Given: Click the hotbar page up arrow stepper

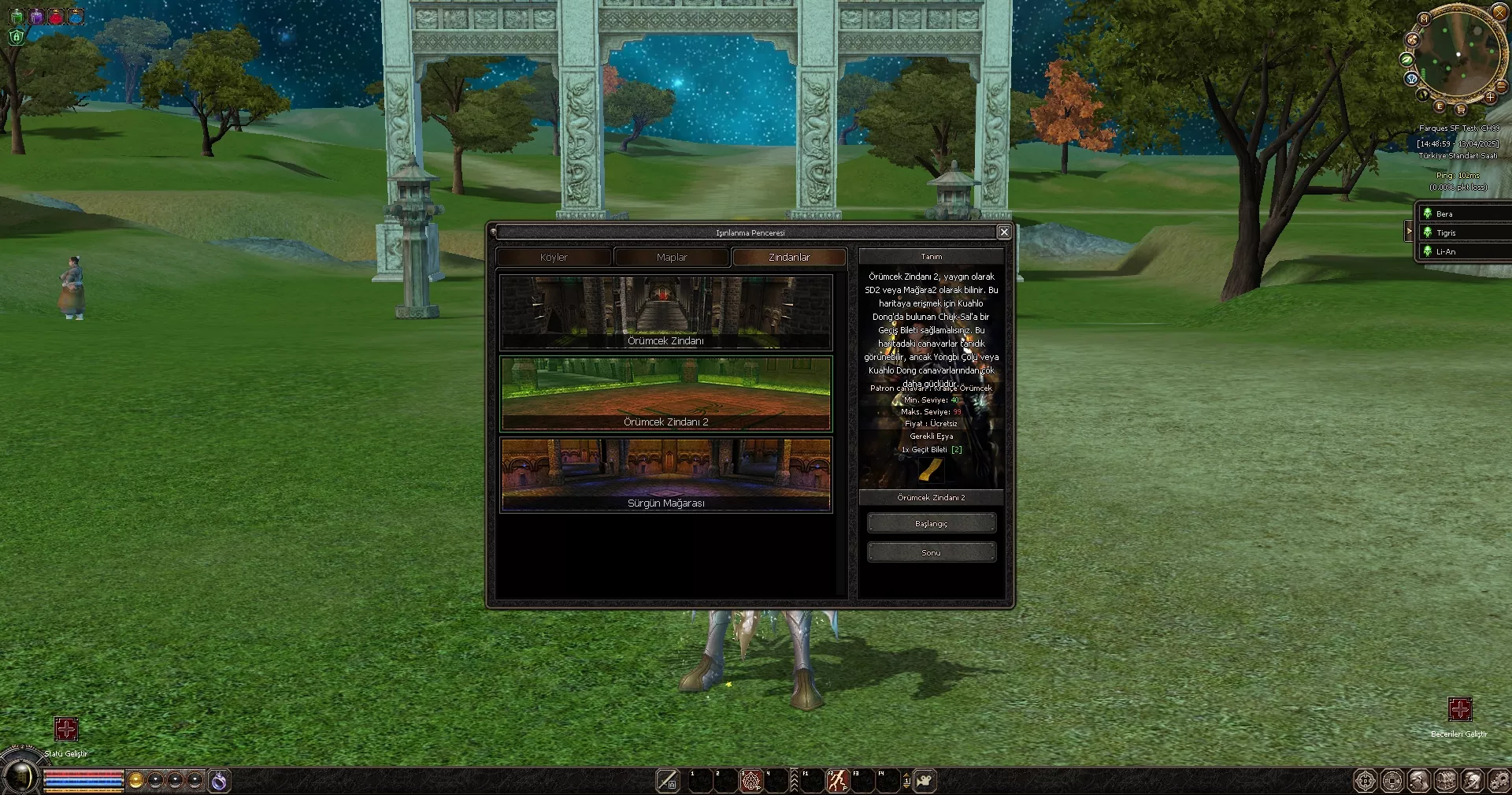Looking at the screenshot, I should coord(906,775).
